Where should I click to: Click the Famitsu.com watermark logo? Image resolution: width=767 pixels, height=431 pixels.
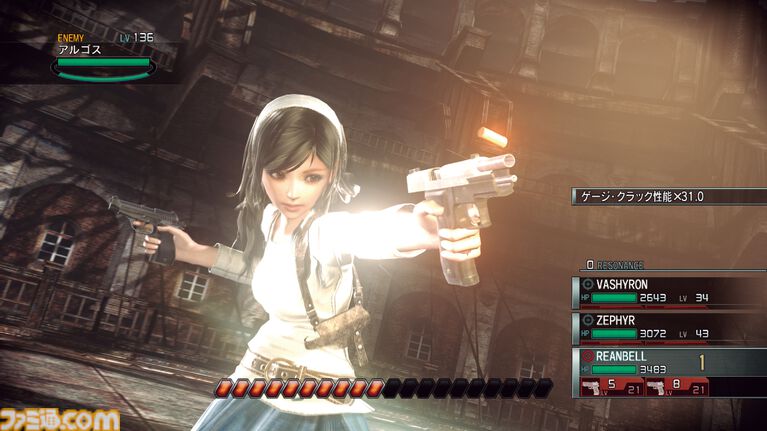pyautogui.click(x=60, y=418)
